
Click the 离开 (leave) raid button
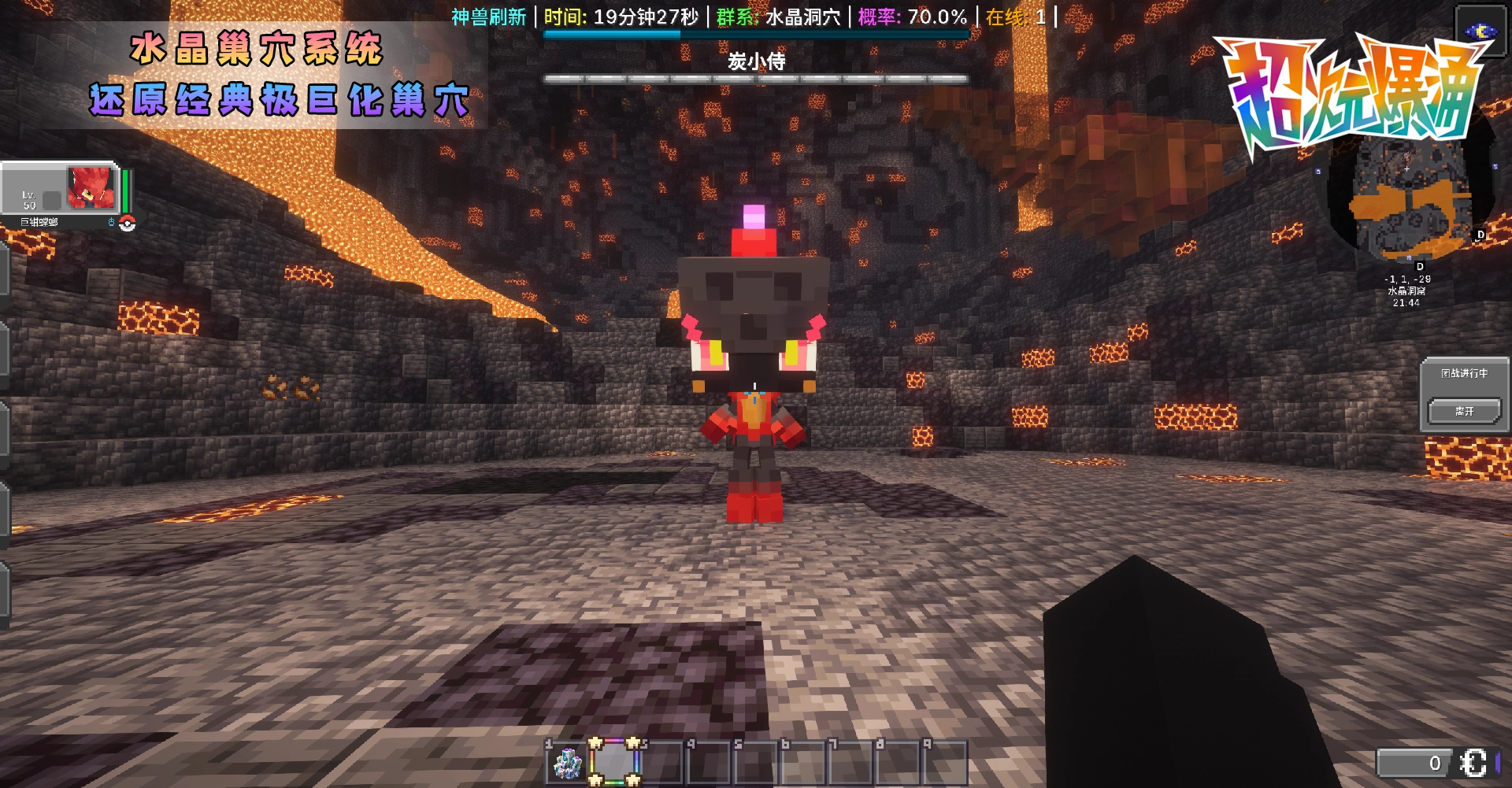[1464, 412]
